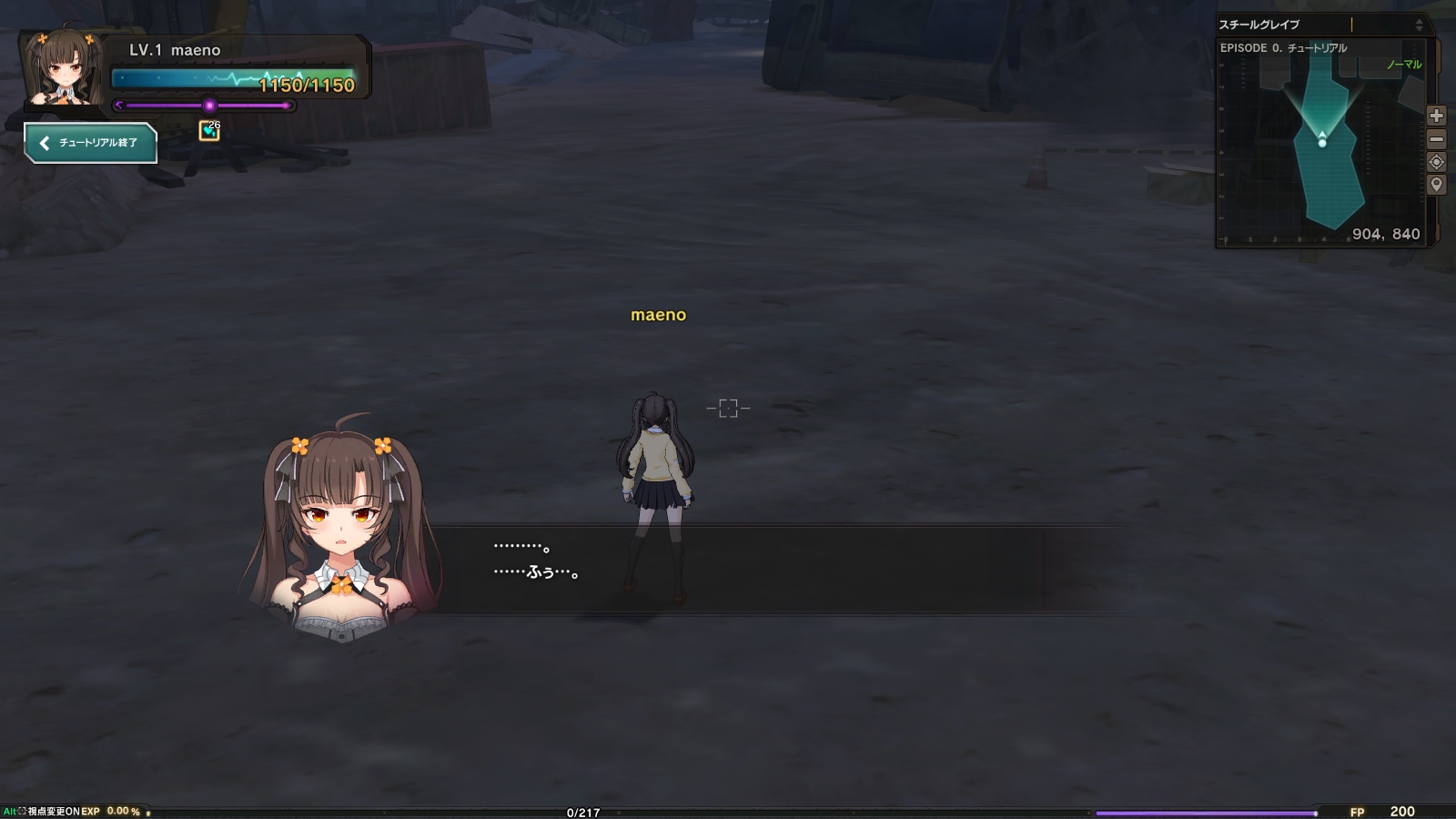The height and width of the screenshot is (819, 1456).
Task: Select the heal item icon showing 26
Action: tap(210, 130)
